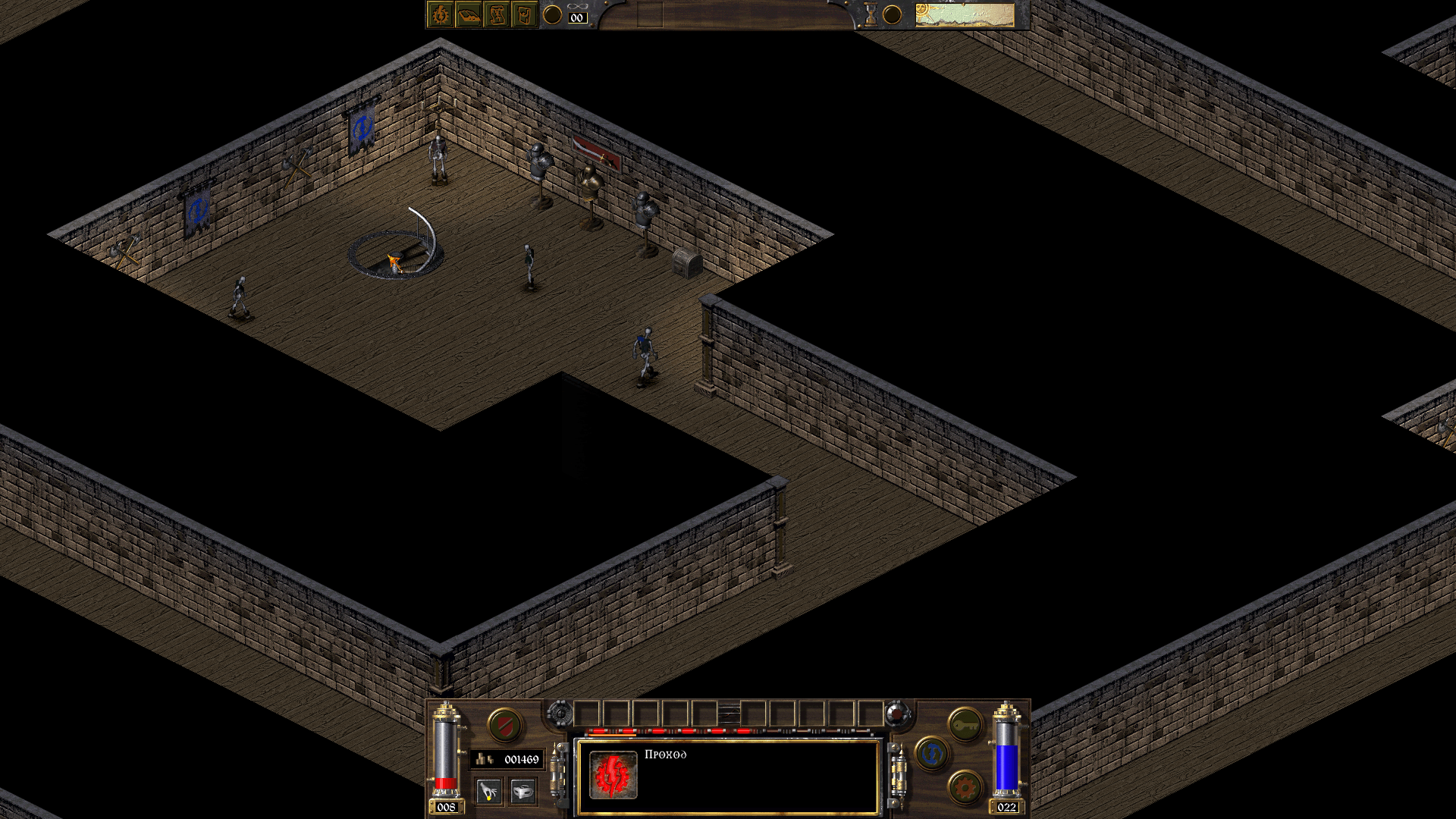Click the hourglass sleep/wait icon
The image size is (1456, 819).
pyautogui.click(x=871, y=14)
